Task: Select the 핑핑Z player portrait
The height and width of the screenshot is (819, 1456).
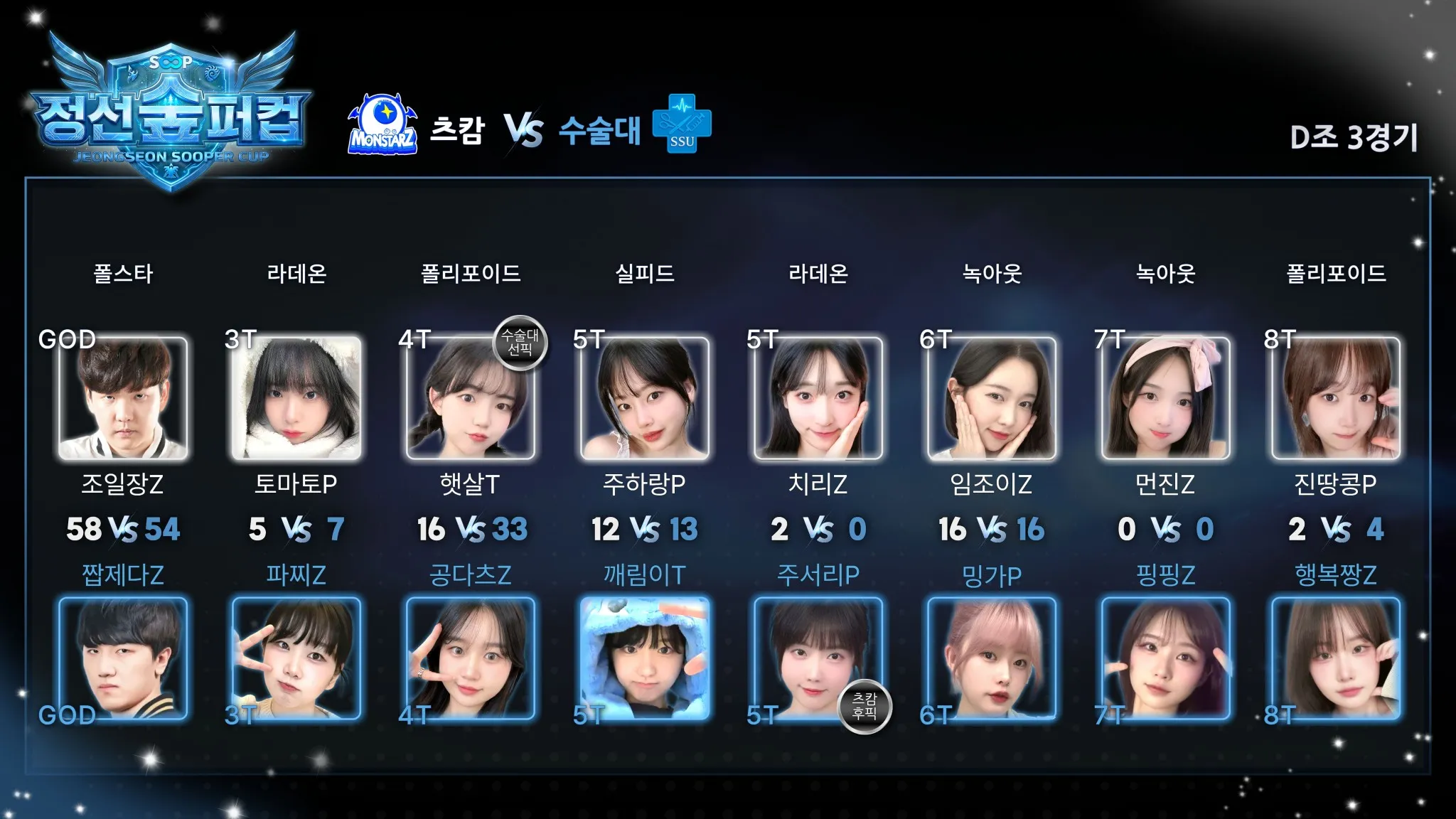Action: (1165, 658)
